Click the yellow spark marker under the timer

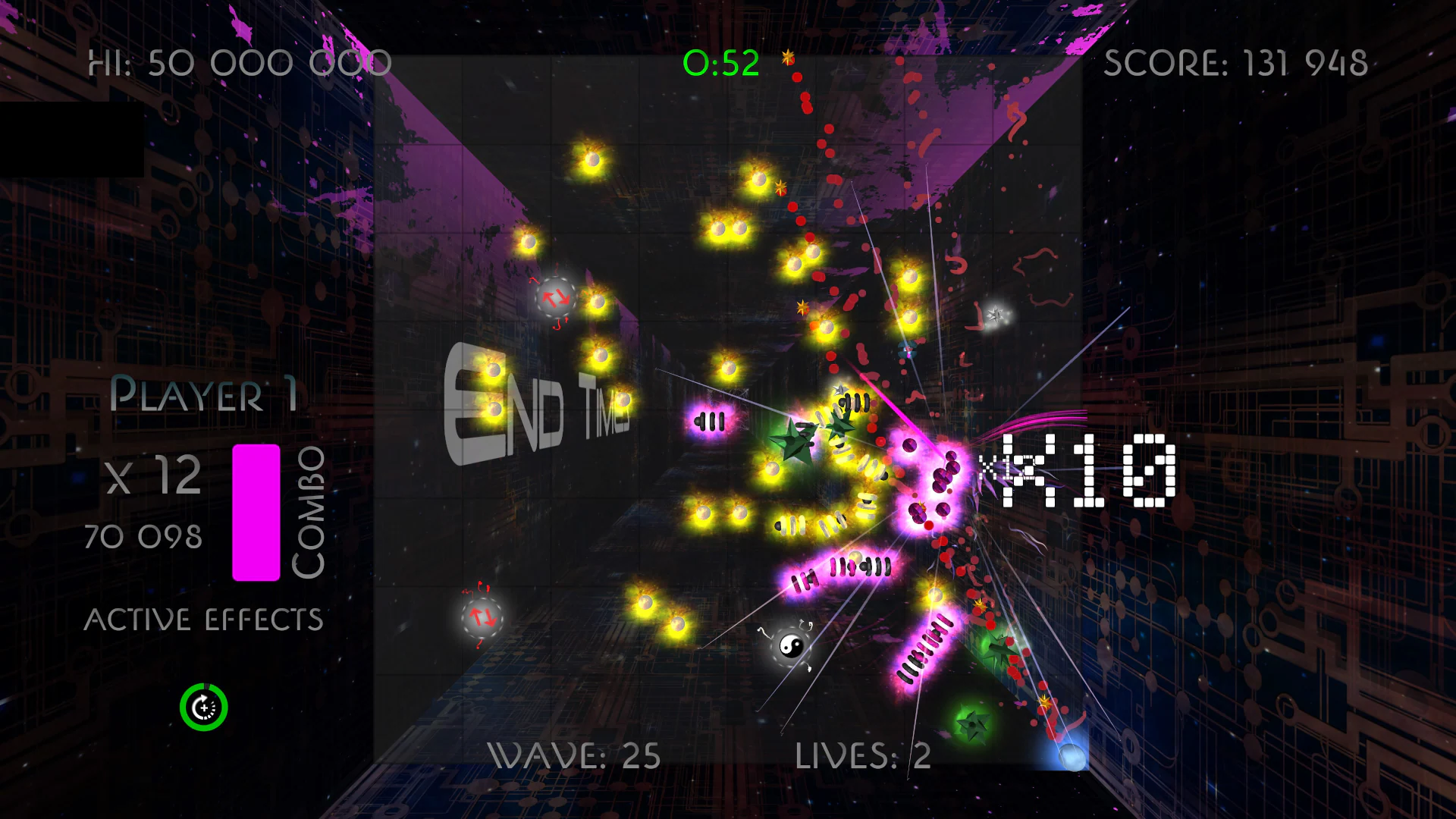click(x=786, y=55)
